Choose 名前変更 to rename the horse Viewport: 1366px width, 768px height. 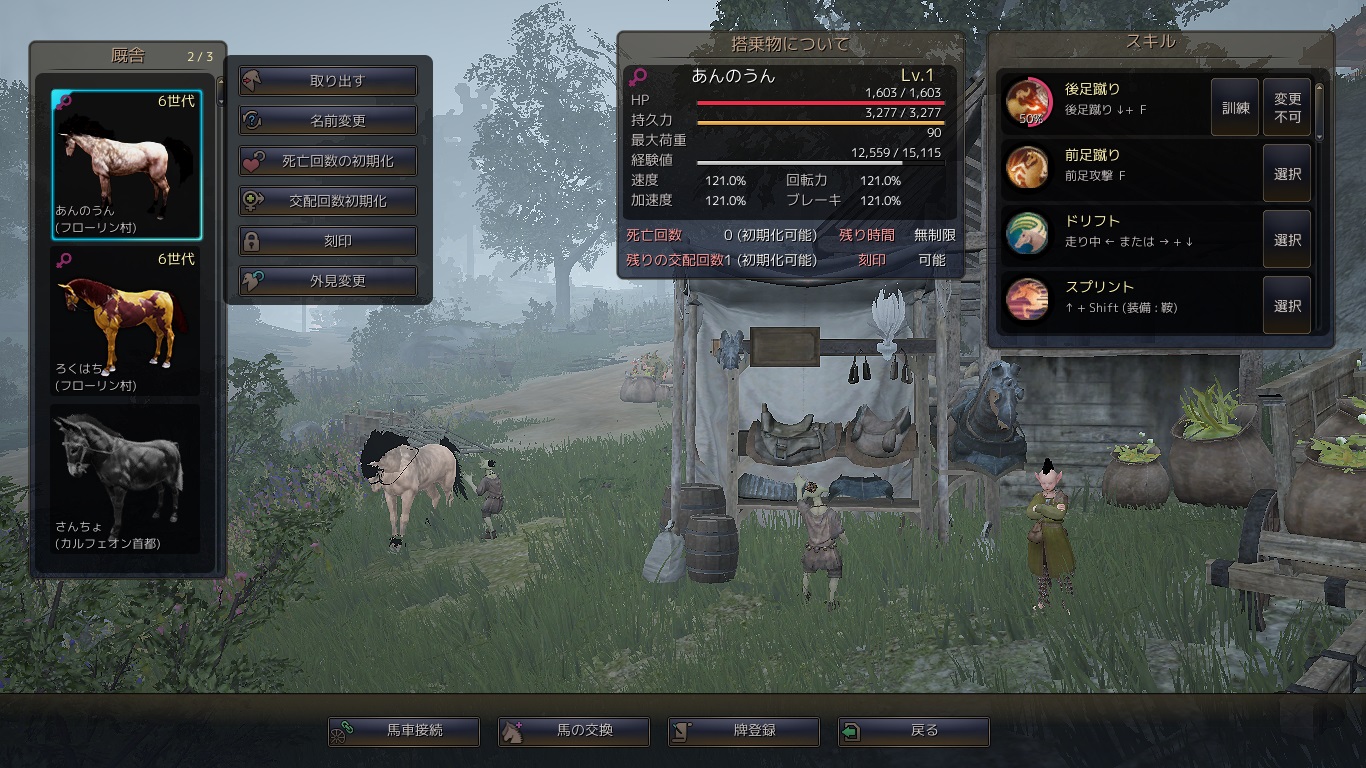(x=328, y=121)
